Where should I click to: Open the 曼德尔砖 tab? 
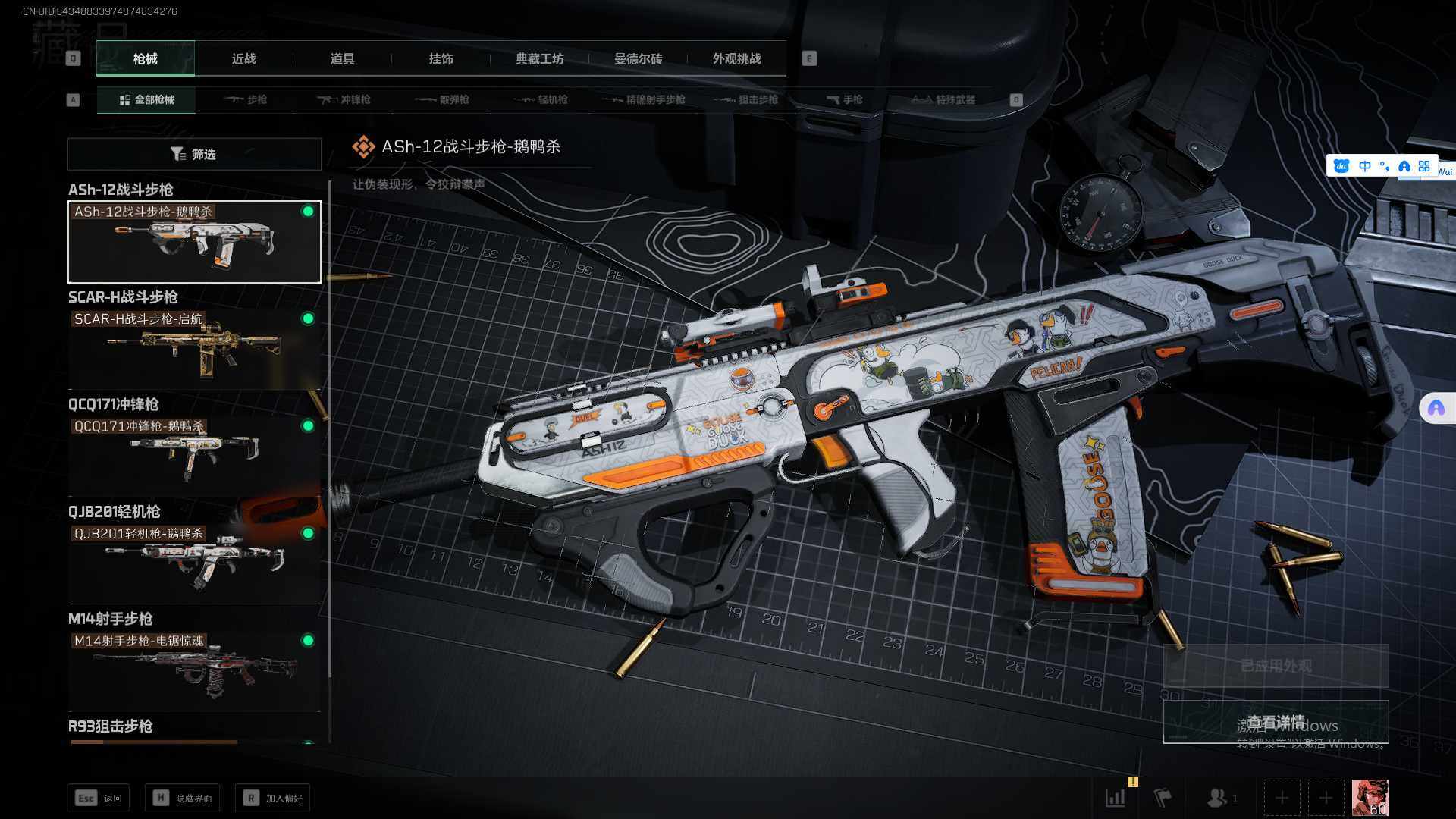click(638, 58)
